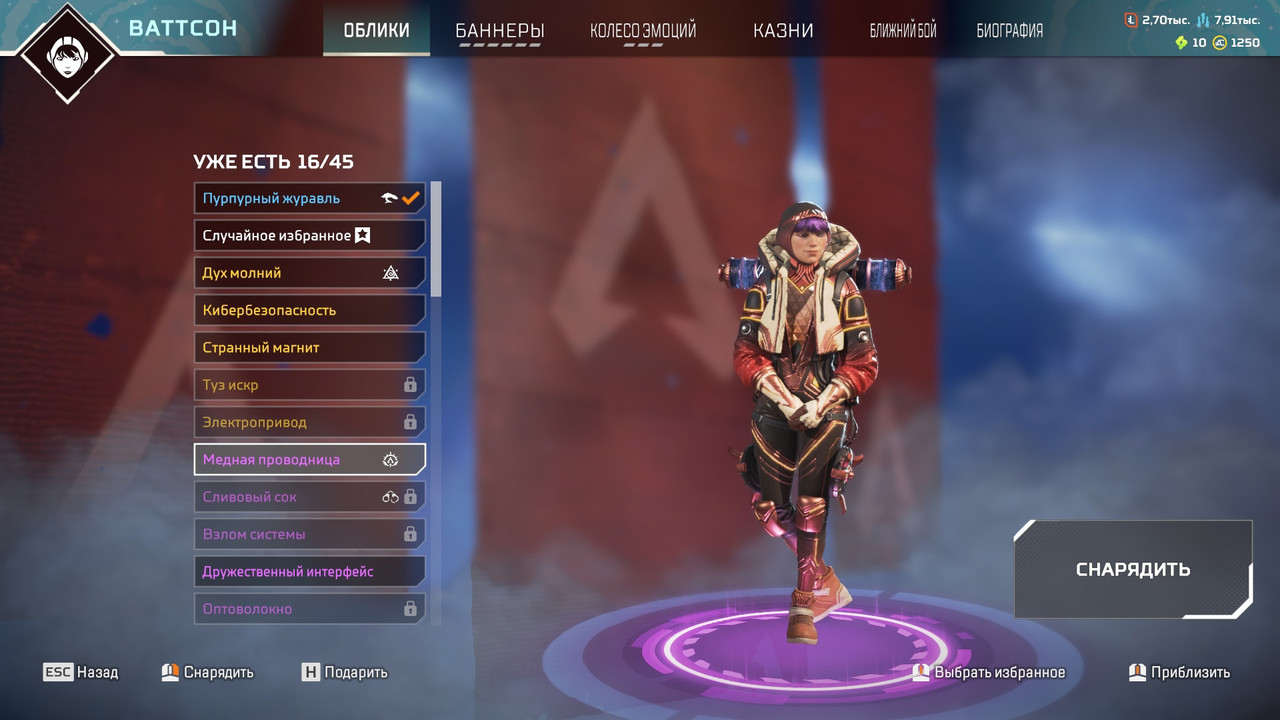Pick the Кибербезопасность skin
The image size is (1280, 720).
click(309, 310)
